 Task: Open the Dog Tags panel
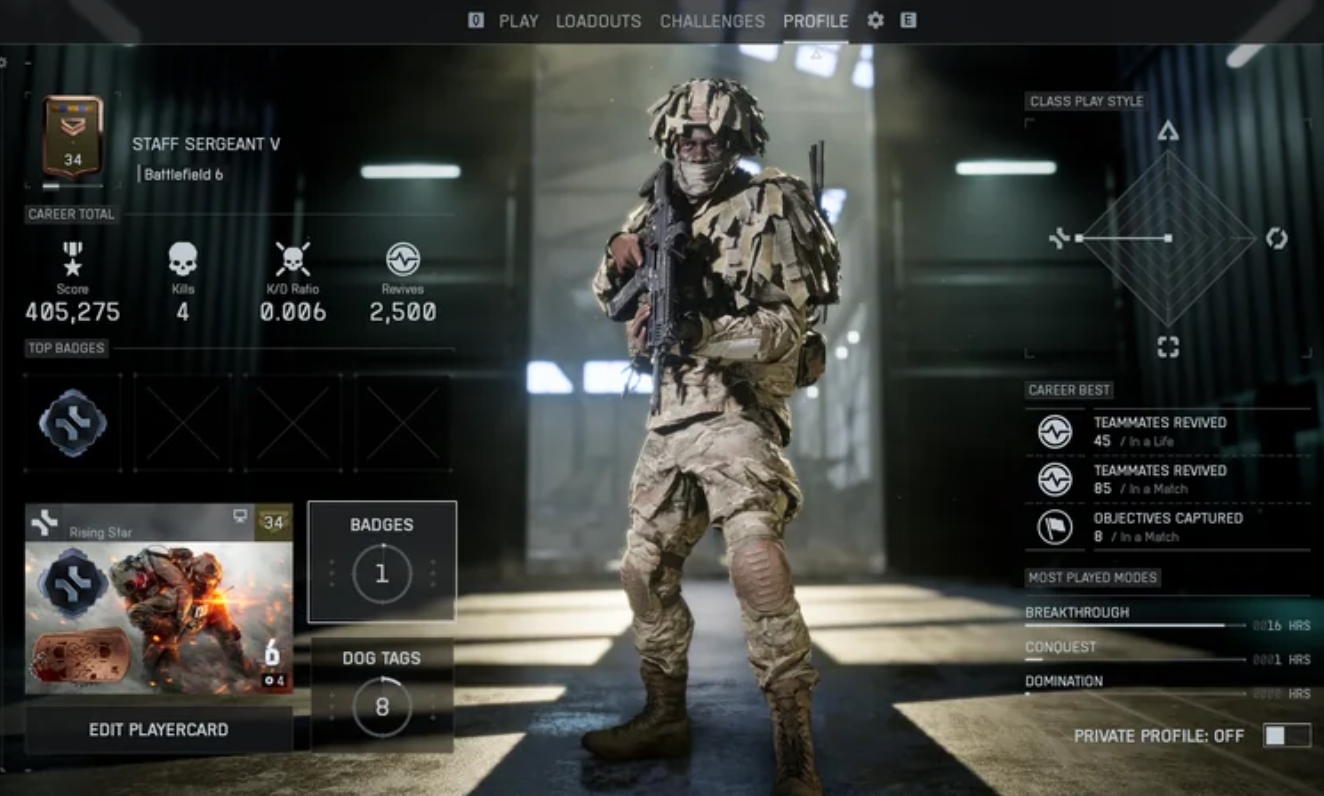click(382, 695)
